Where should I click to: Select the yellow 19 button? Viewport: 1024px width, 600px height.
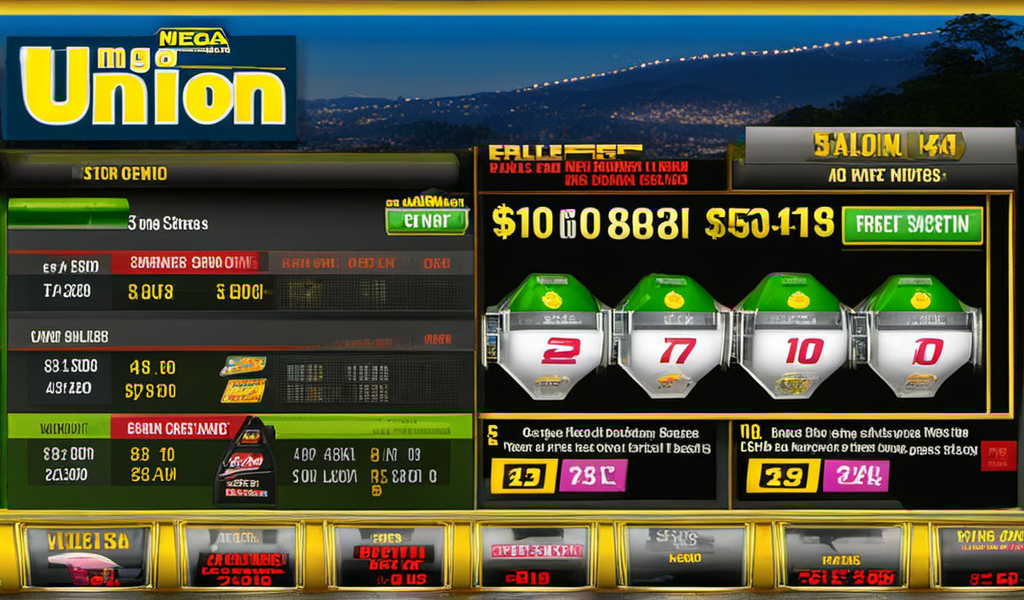click(783, 475)
